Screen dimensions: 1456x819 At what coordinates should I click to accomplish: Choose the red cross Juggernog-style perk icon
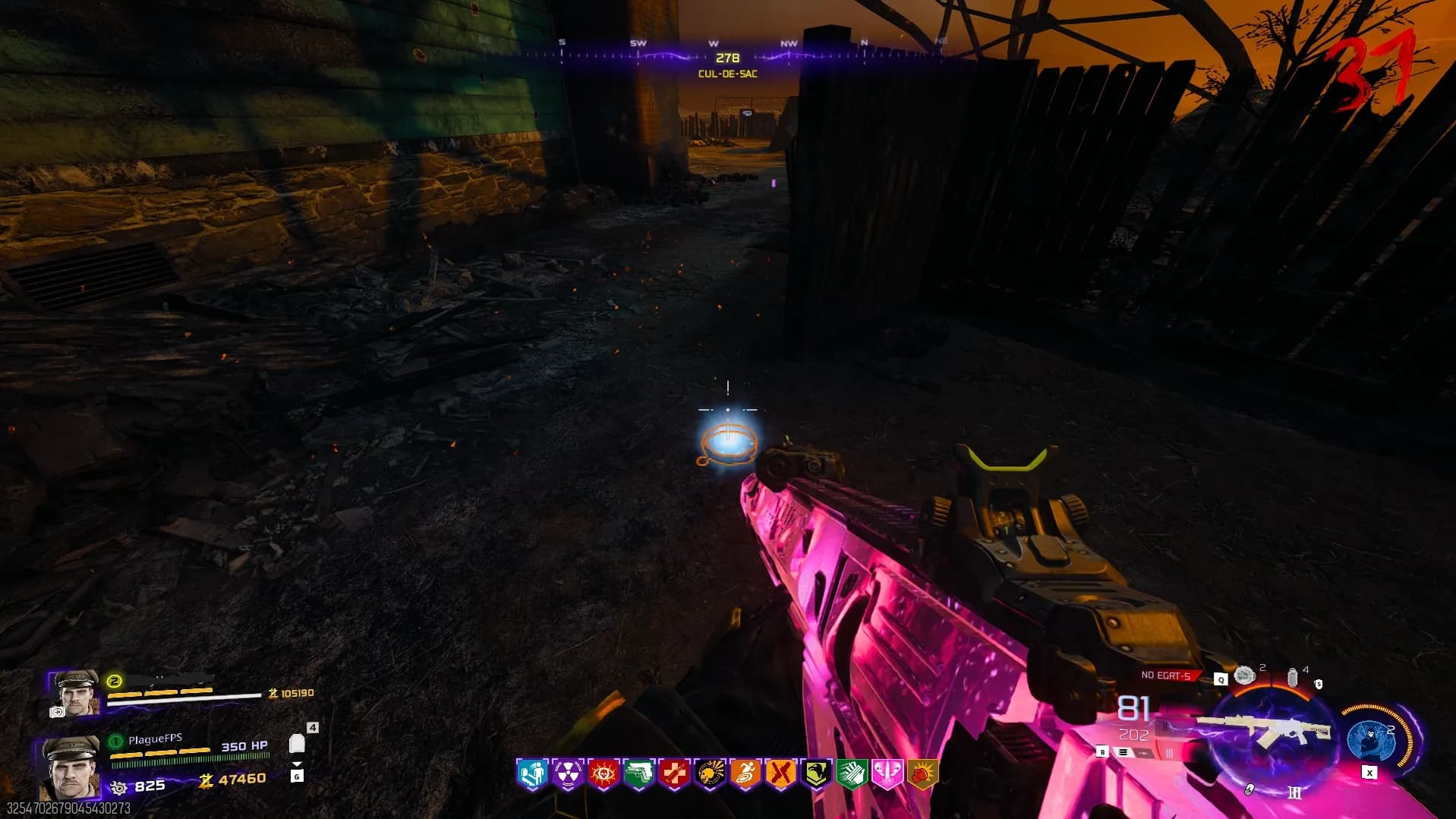(x=674, y=774)
